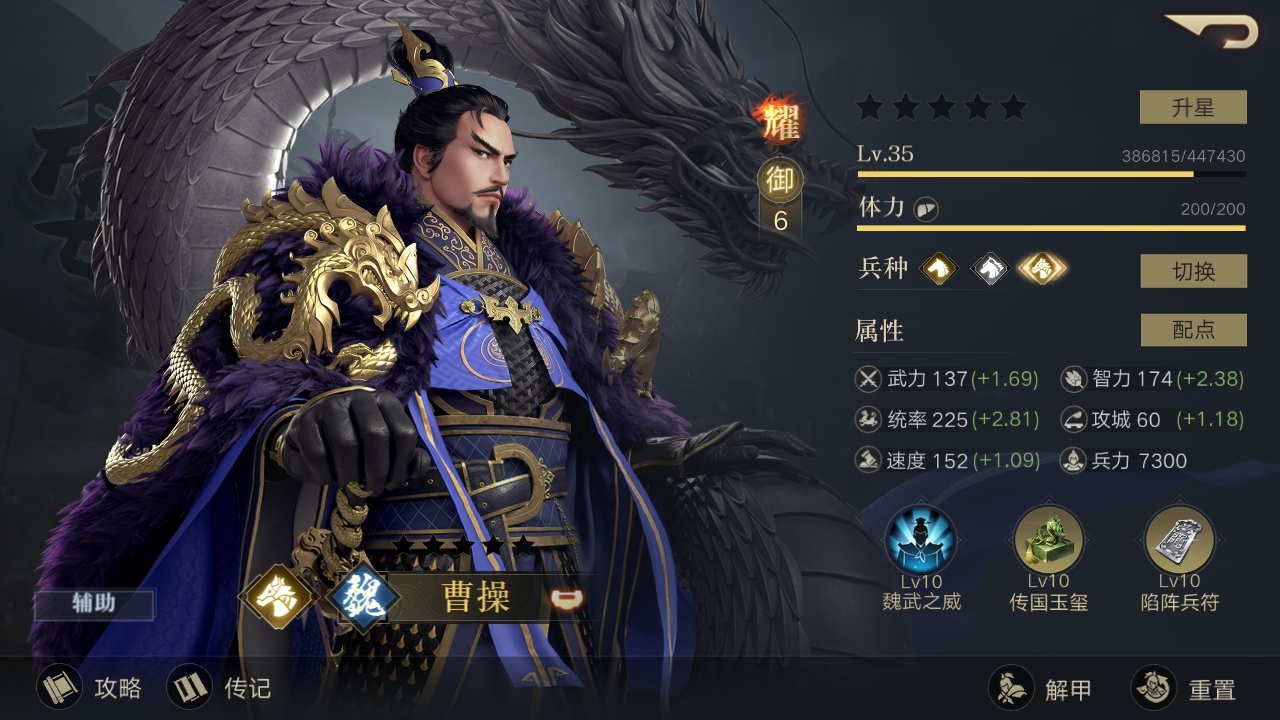
Task: Select the 传国玉玺 jade seal skill
Action: 1048,542
